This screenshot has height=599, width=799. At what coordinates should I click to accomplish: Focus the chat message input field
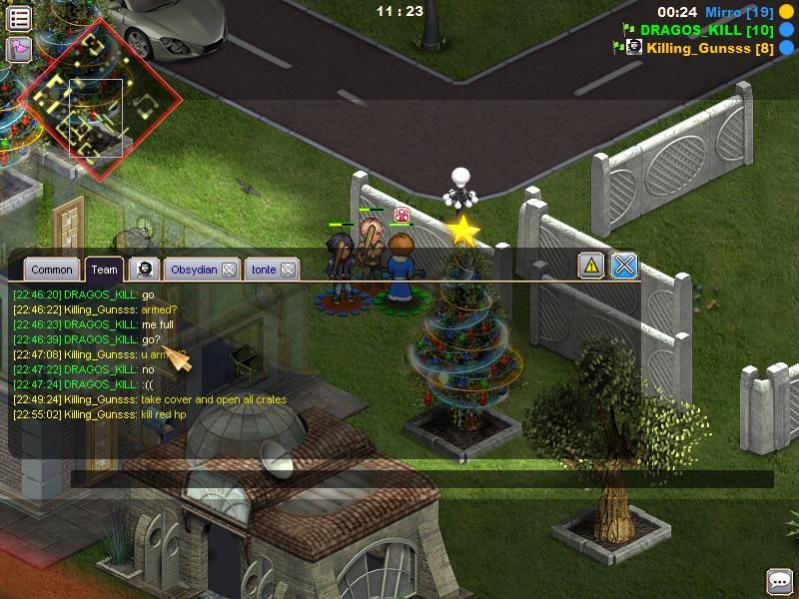(420, 479)
